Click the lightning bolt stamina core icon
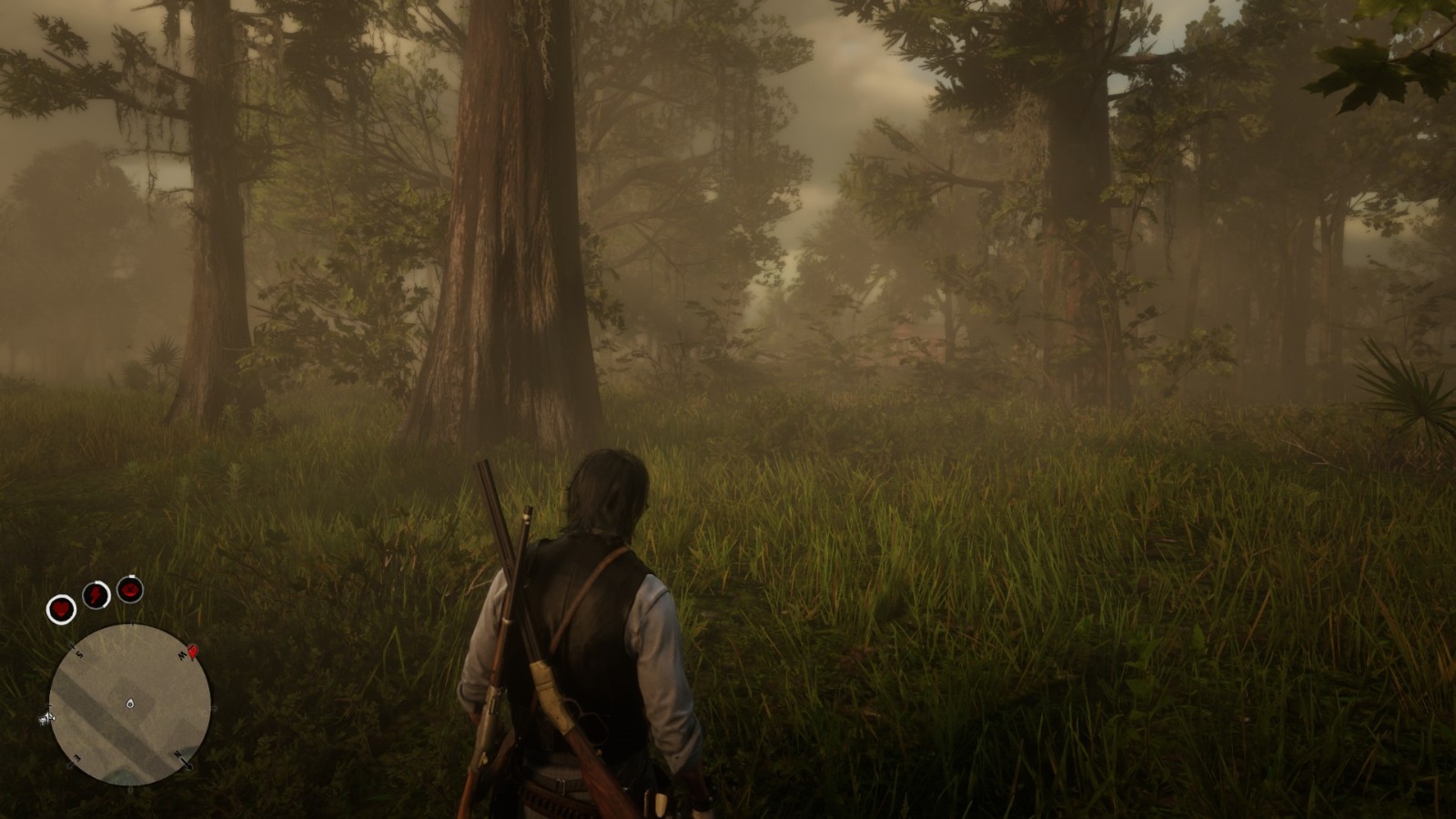 [x=96, y=595]
